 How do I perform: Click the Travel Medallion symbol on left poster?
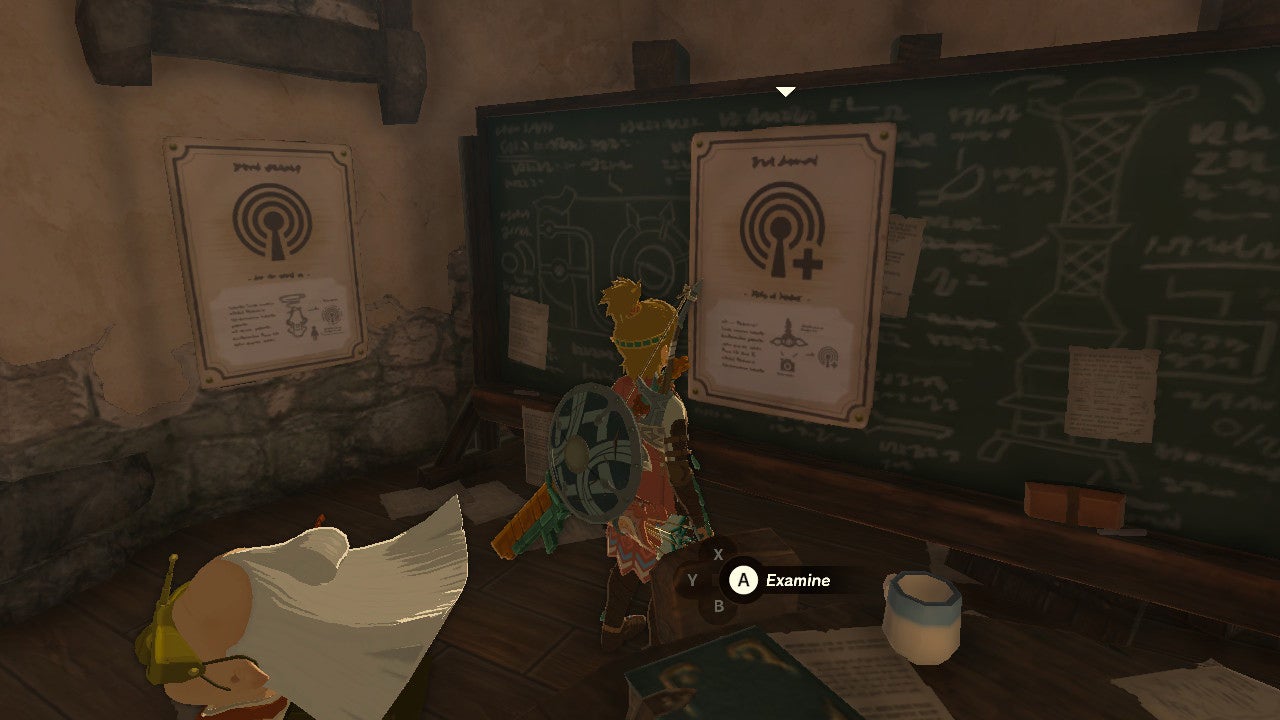(268, 223)
